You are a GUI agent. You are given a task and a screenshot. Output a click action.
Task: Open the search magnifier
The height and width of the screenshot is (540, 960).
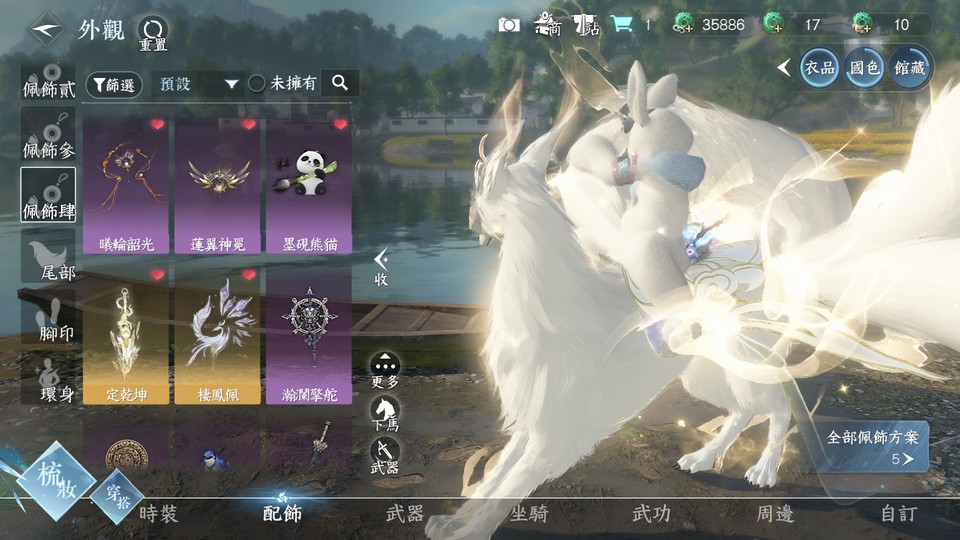coord(340,83)
